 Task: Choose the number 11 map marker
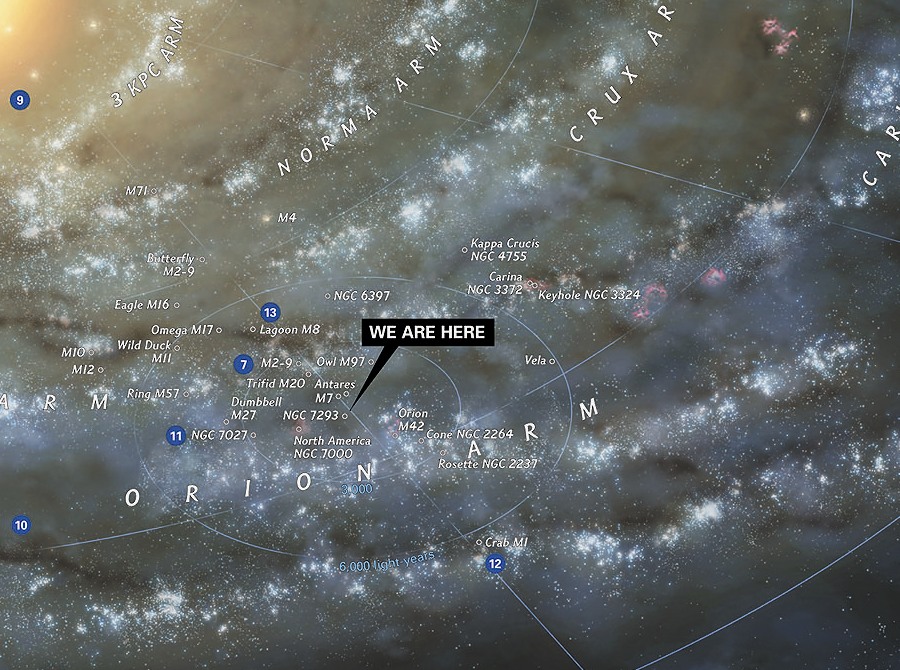click(x=176, y=435)
